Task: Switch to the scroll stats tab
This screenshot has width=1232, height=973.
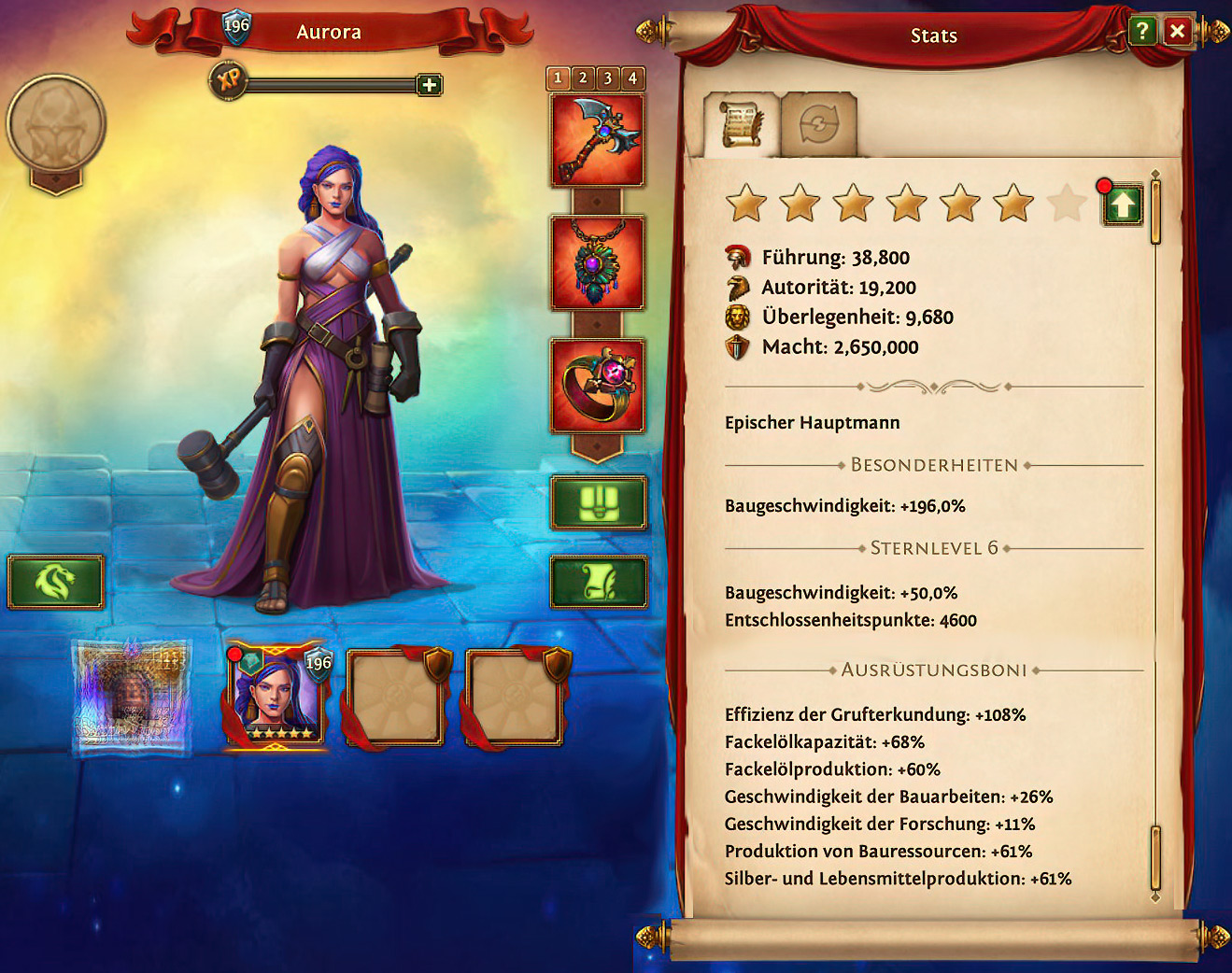Action: pyautogui.click(x=741, y=124)
